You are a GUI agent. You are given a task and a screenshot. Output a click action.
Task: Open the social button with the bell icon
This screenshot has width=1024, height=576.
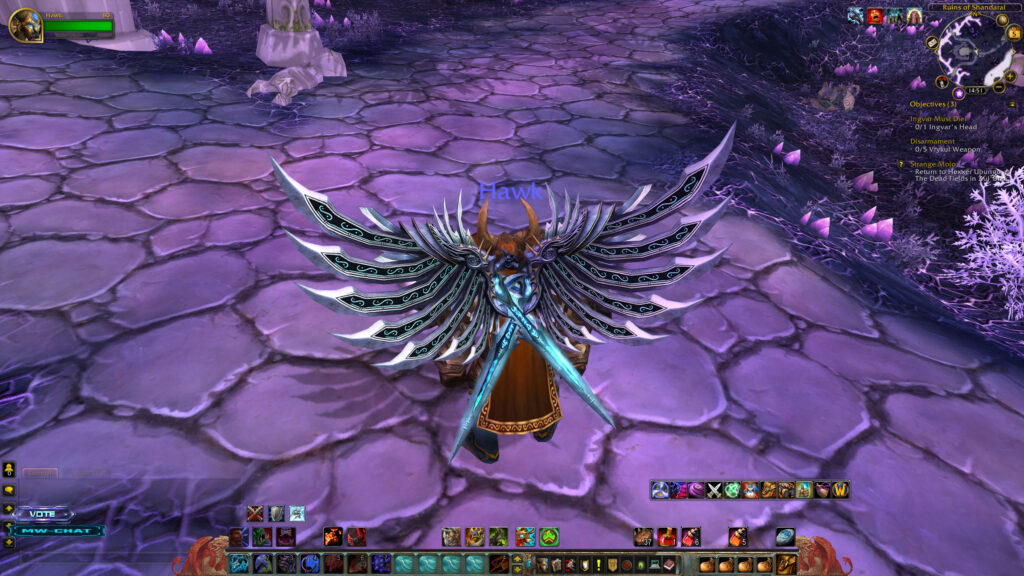tap(9, 468)
